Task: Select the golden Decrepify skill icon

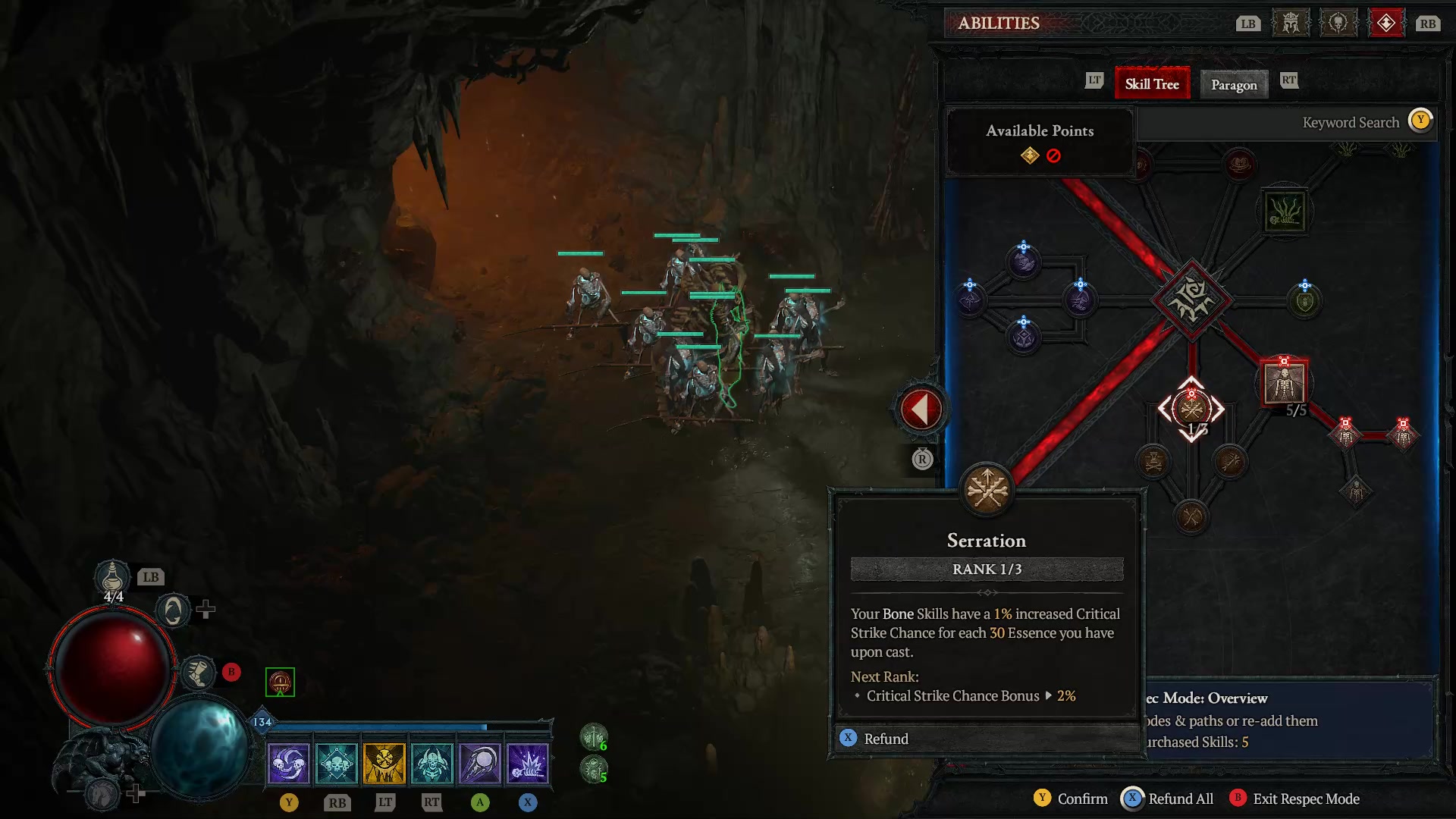Action: [384, 763]
